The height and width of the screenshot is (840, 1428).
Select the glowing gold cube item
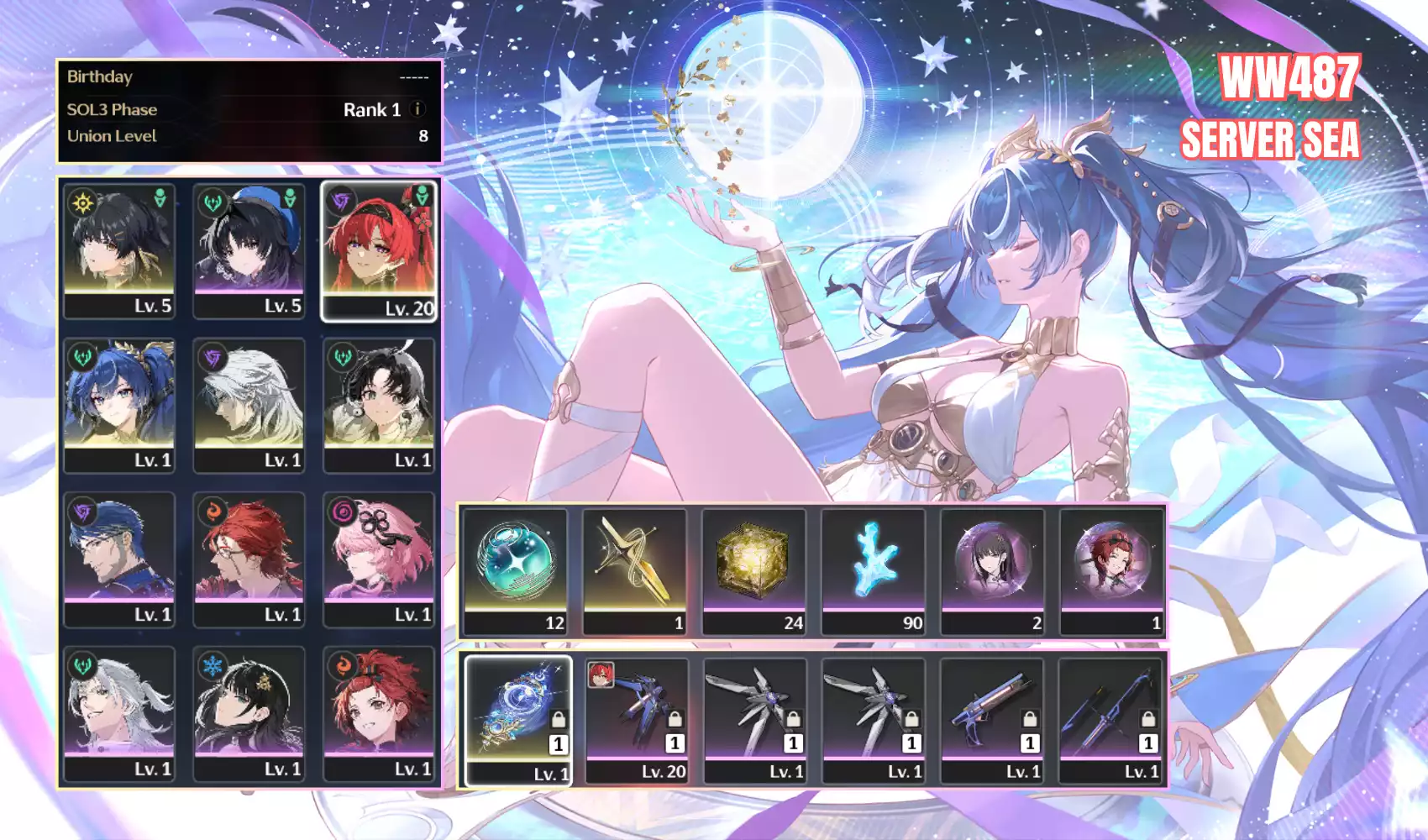pos(753,571)
